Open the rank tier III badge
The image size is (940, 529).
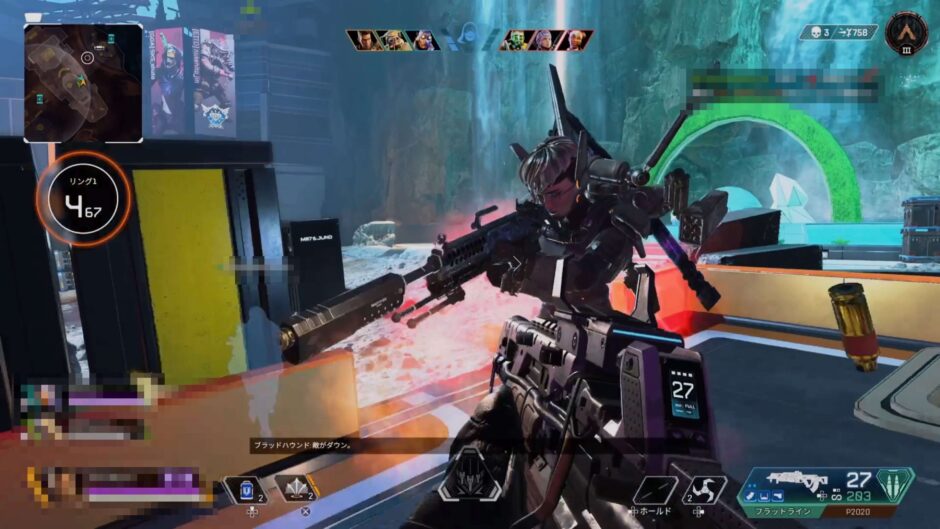coord(906,34)
